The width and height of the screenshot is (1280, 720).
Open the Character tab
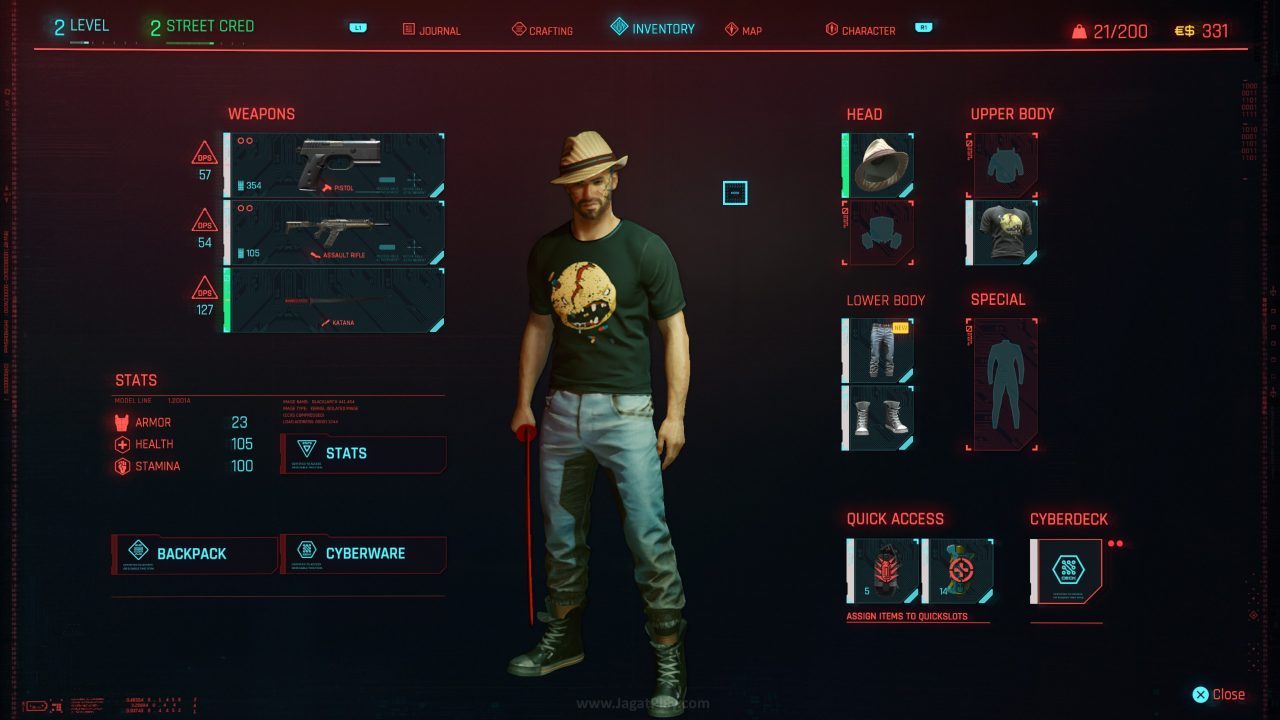pyautogui.click(x=860, y=30)
